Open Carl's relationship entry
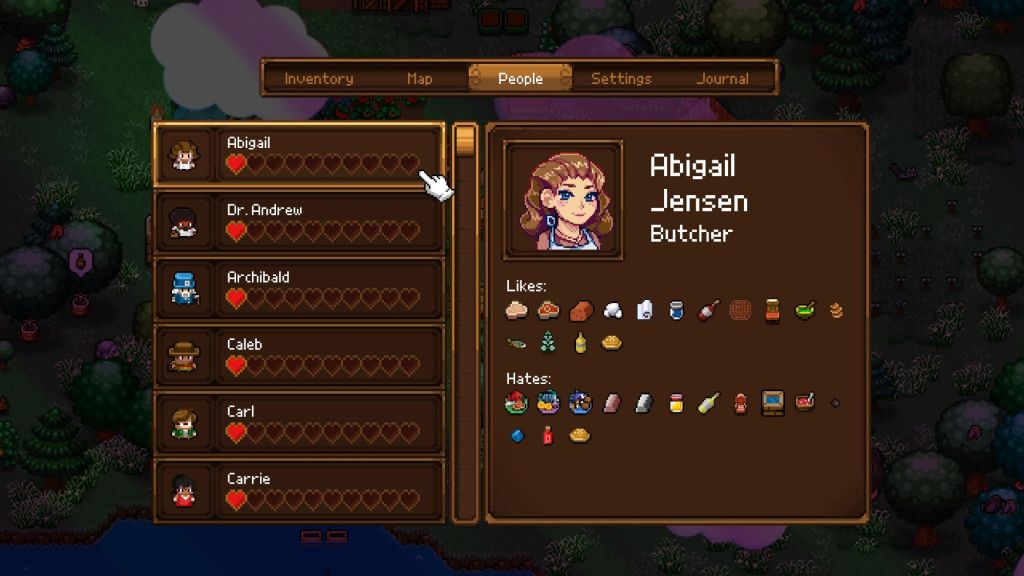Image resolution: width=1024 pixels, height=576 pixels. click(298, 423)
